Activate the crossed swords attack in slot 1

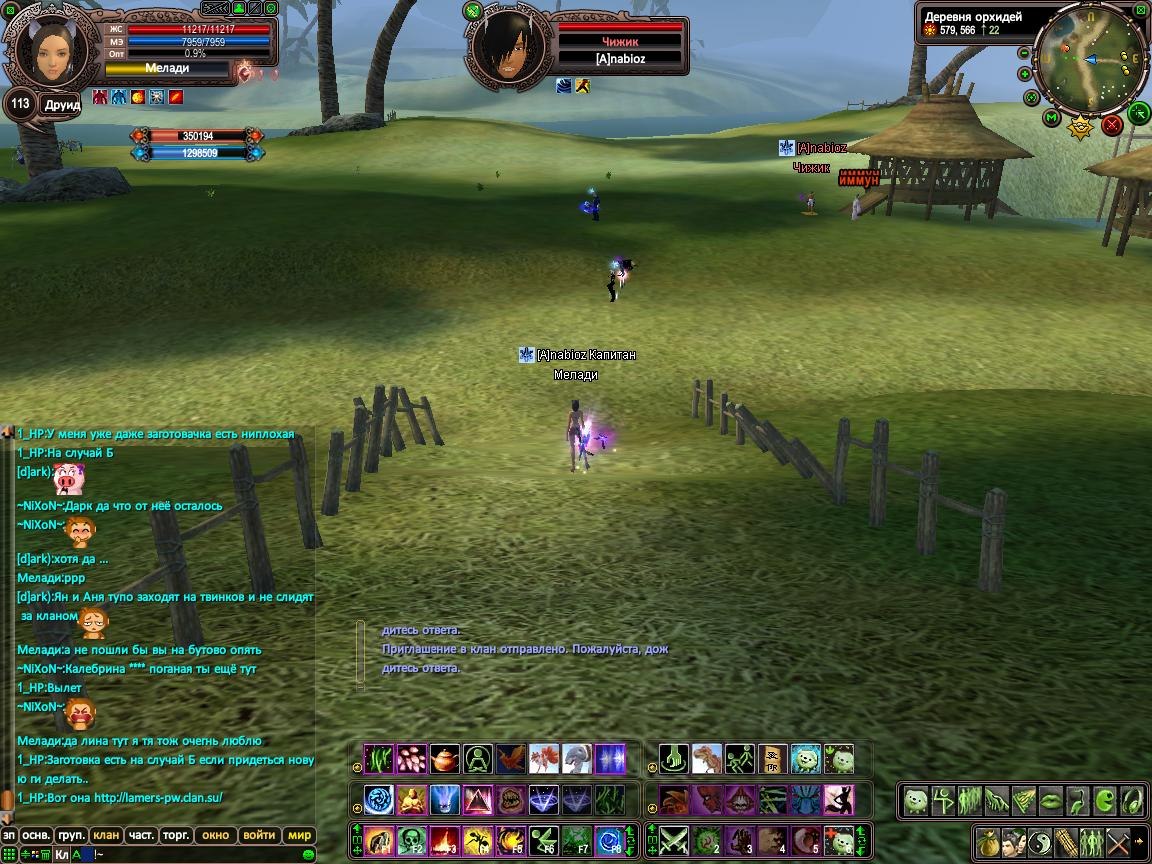tap(671, 840)
